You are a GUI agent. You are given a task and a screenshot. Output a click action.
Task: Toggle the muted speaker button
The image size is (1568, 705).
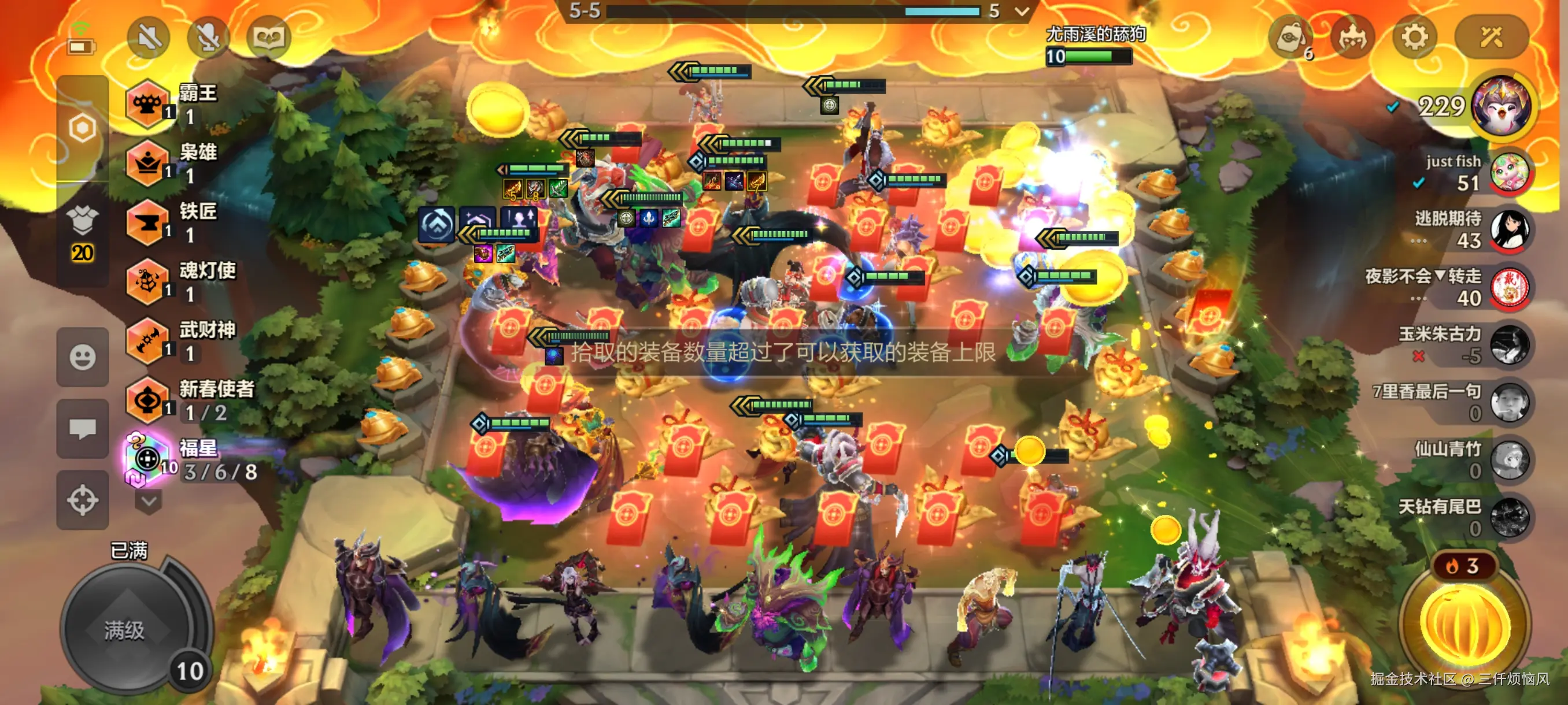click(149, 38)
